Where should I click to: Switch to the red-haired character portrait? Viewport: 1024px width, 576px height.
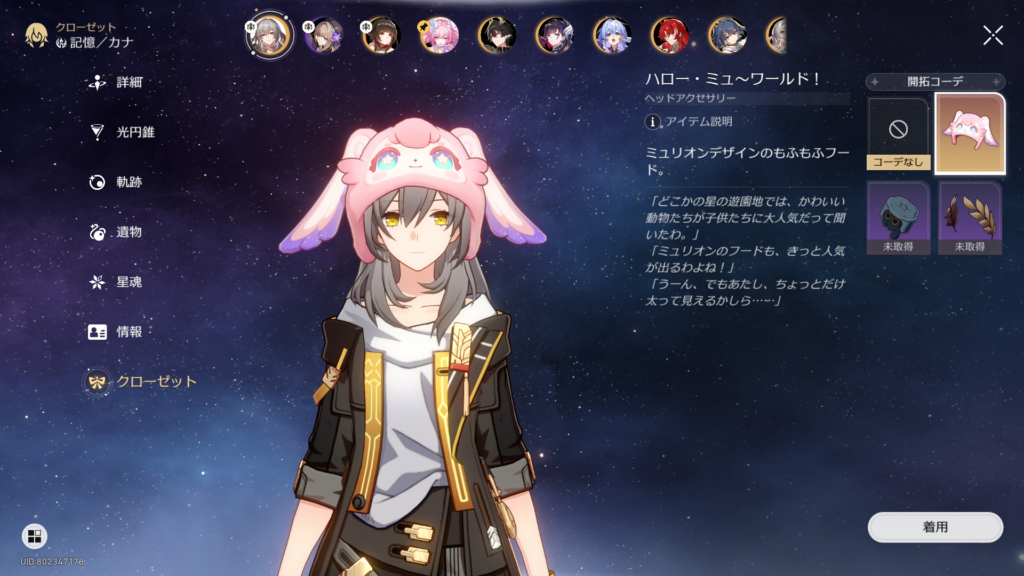coord(669,35)
